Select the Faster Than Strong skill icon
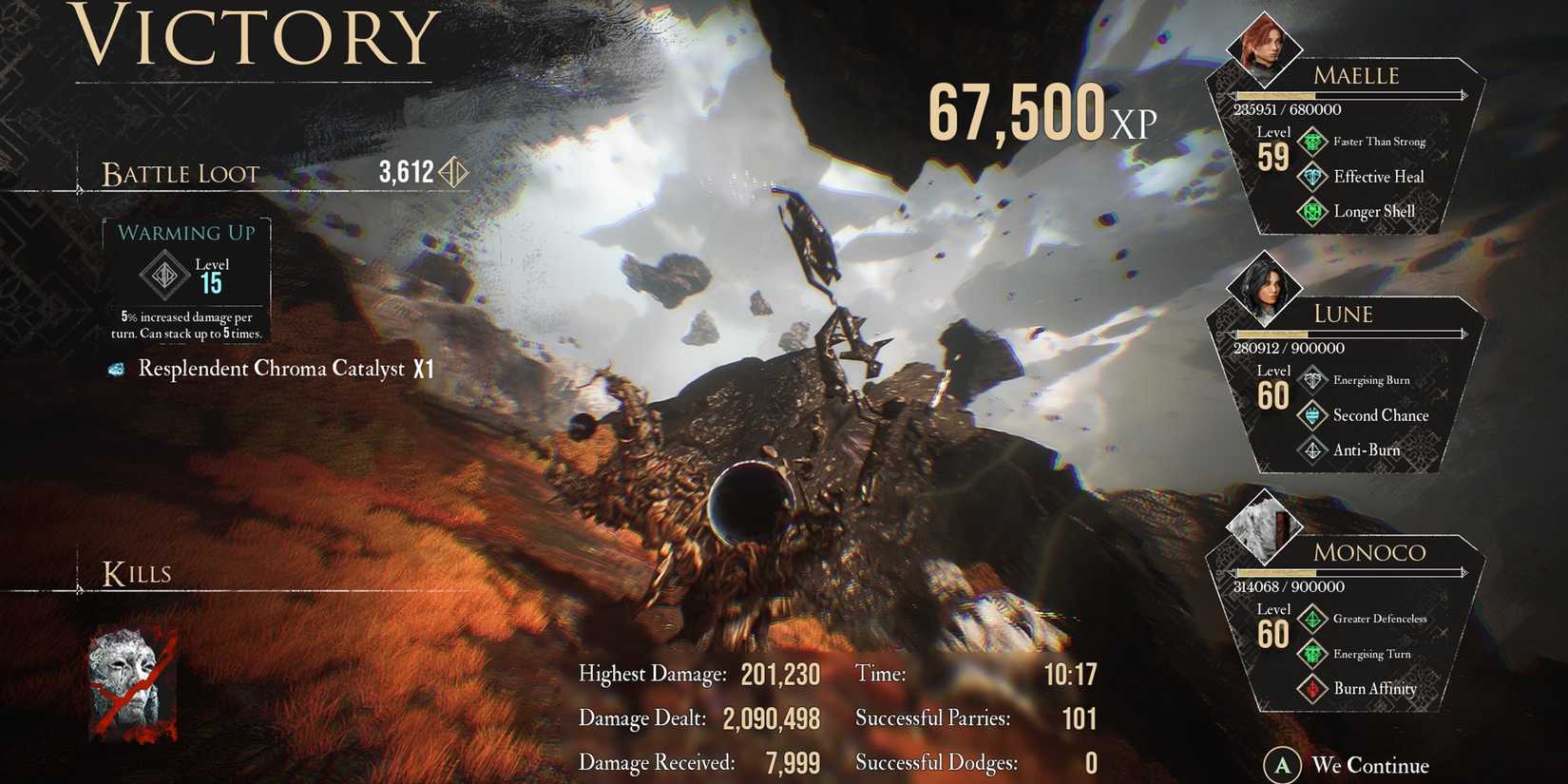The height and width of the screenshot is (784, 1568). [x=1313, y=141]
